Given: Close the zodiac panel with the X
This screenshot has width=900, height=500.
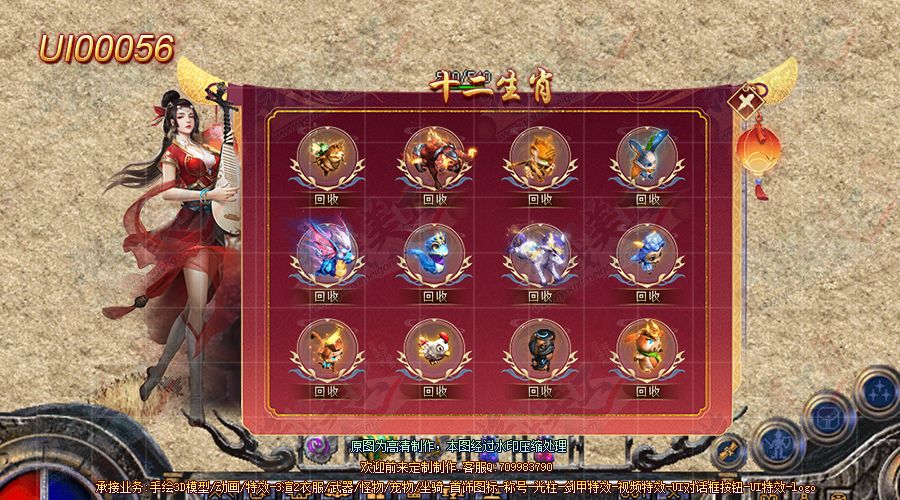Looking at the screenshot, I should tap(747, 103).
